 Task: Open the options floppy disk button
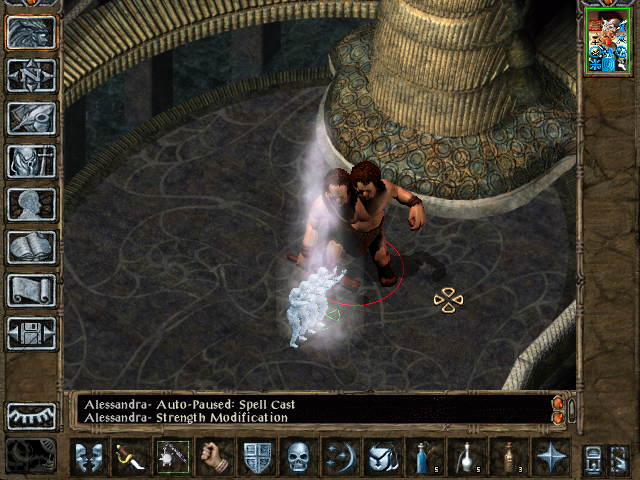31,333
